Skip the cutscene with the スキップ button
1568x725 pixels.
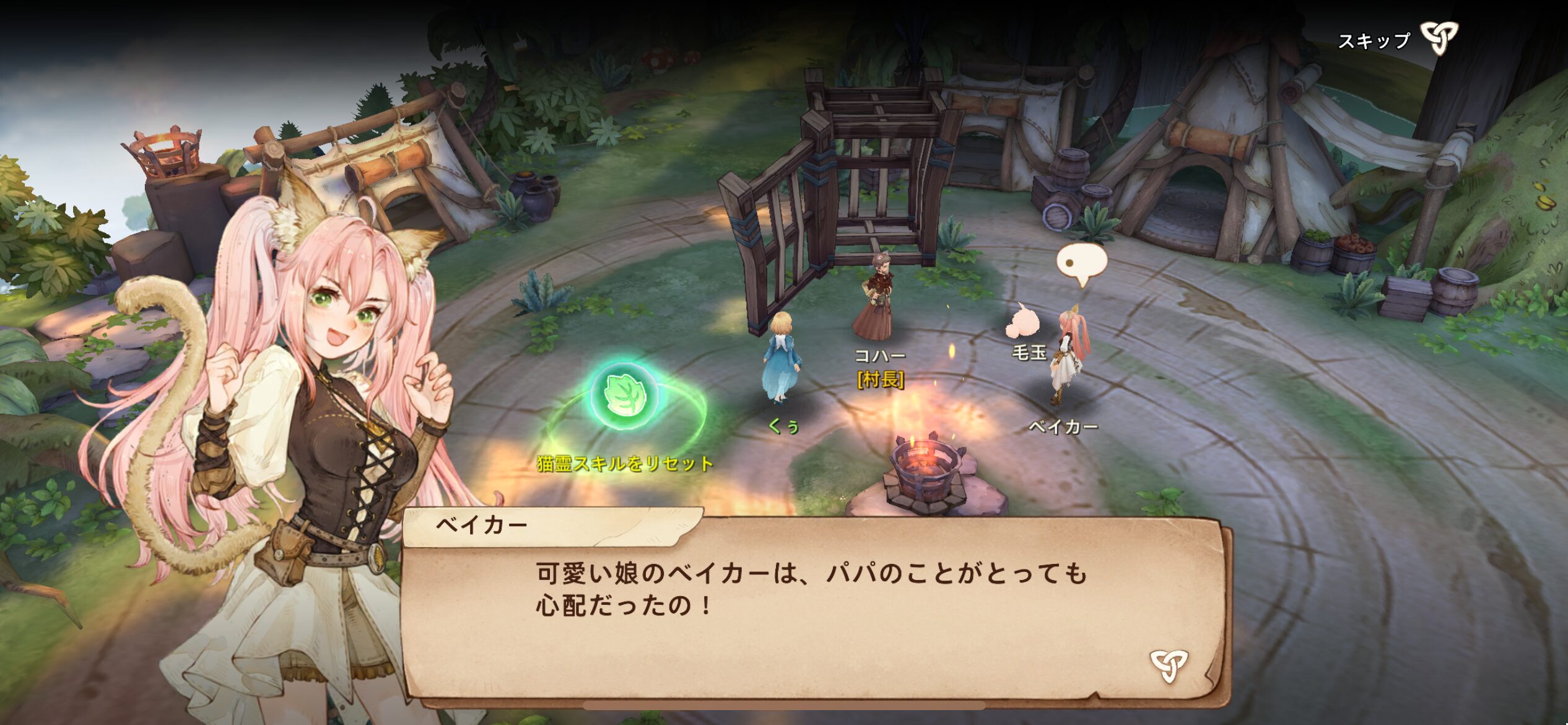(1398, 40)
